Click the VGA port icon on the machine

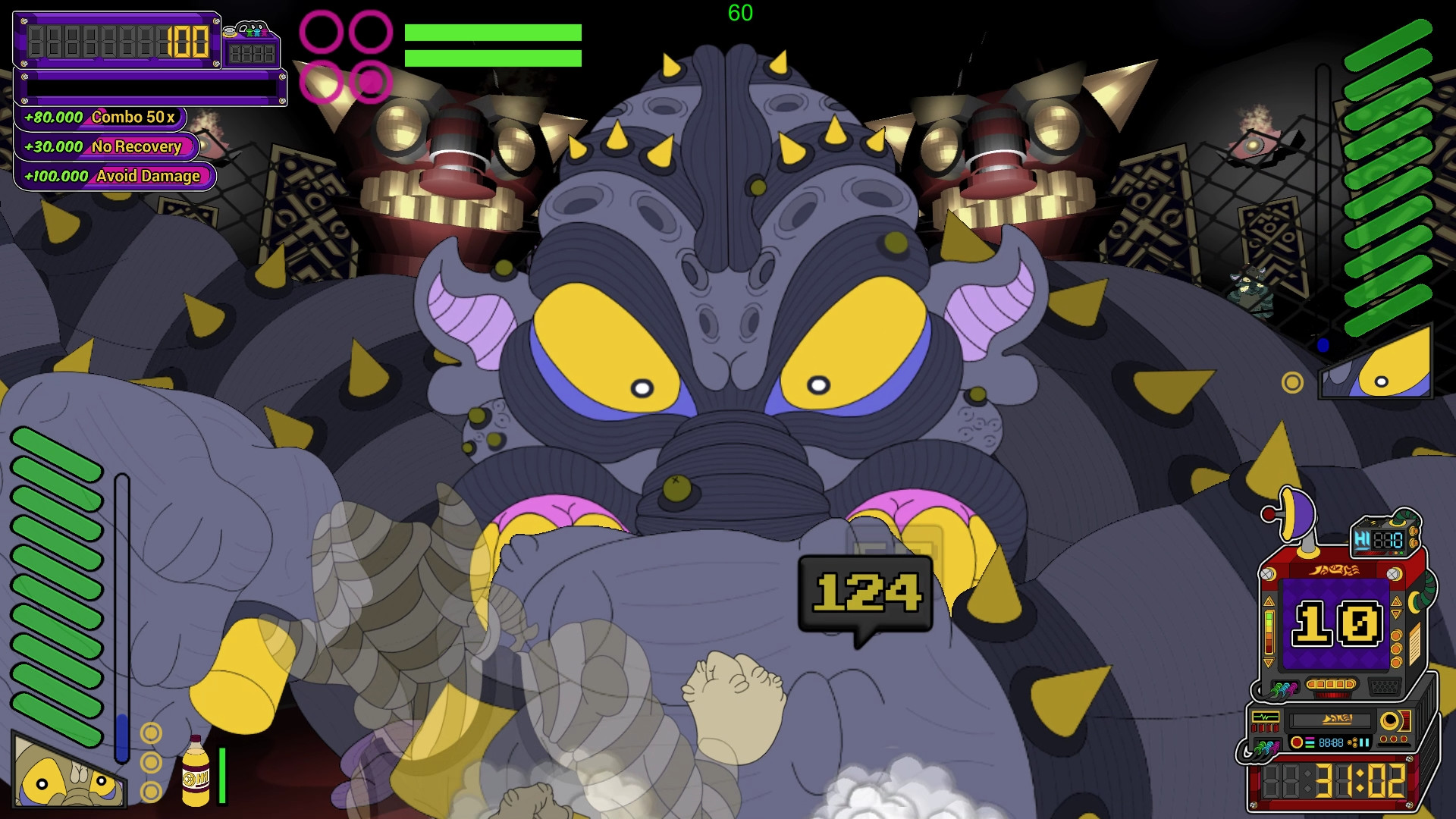click(1385, 685)
